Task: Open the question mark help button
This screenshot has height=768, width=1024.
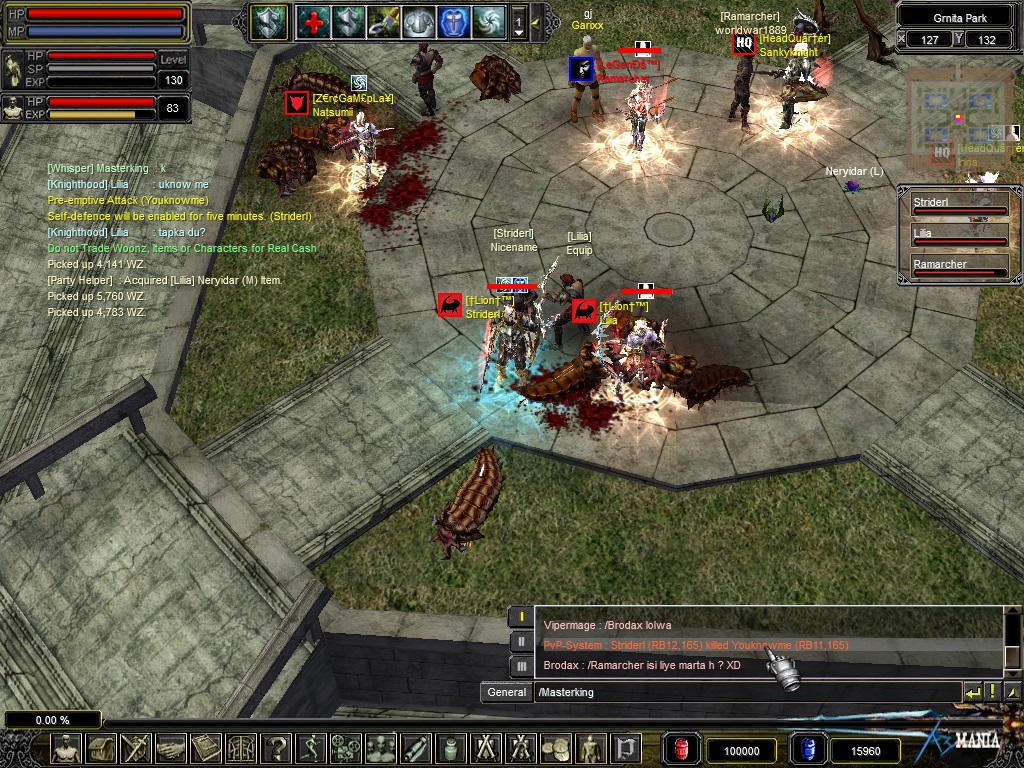Action: click(276, 748)
